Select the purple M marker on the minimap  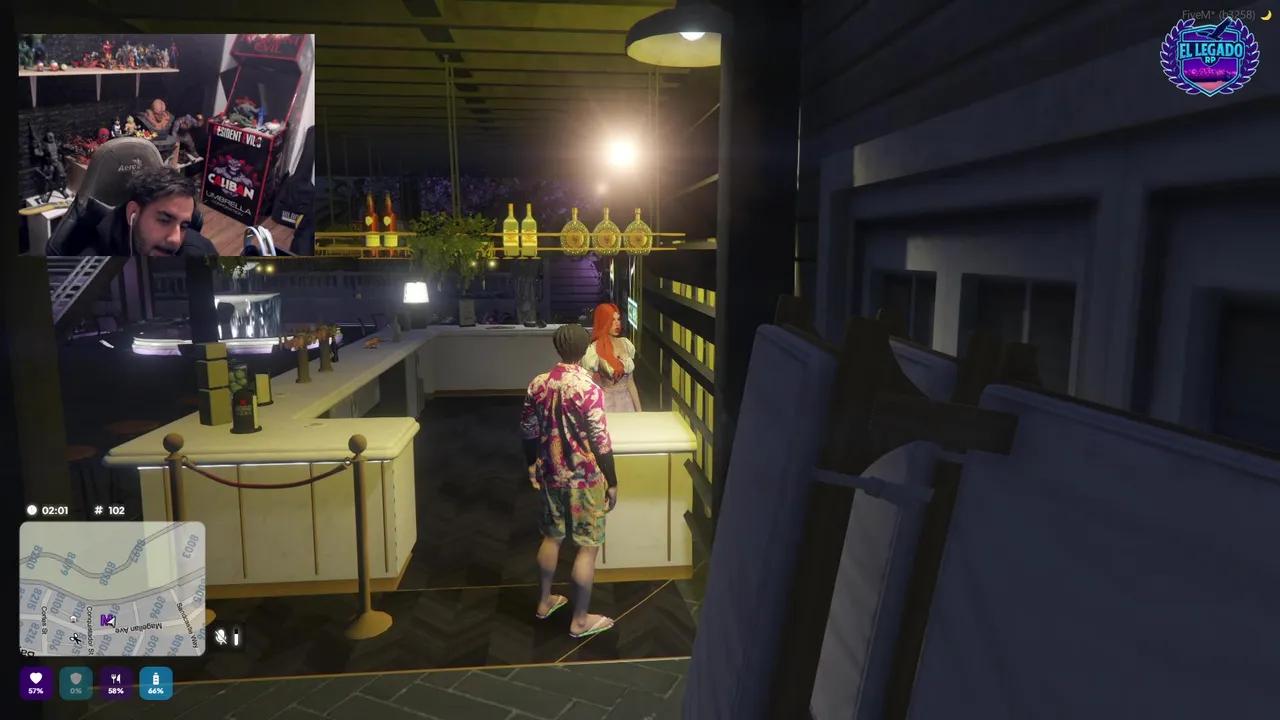click(x=106, y=618)
